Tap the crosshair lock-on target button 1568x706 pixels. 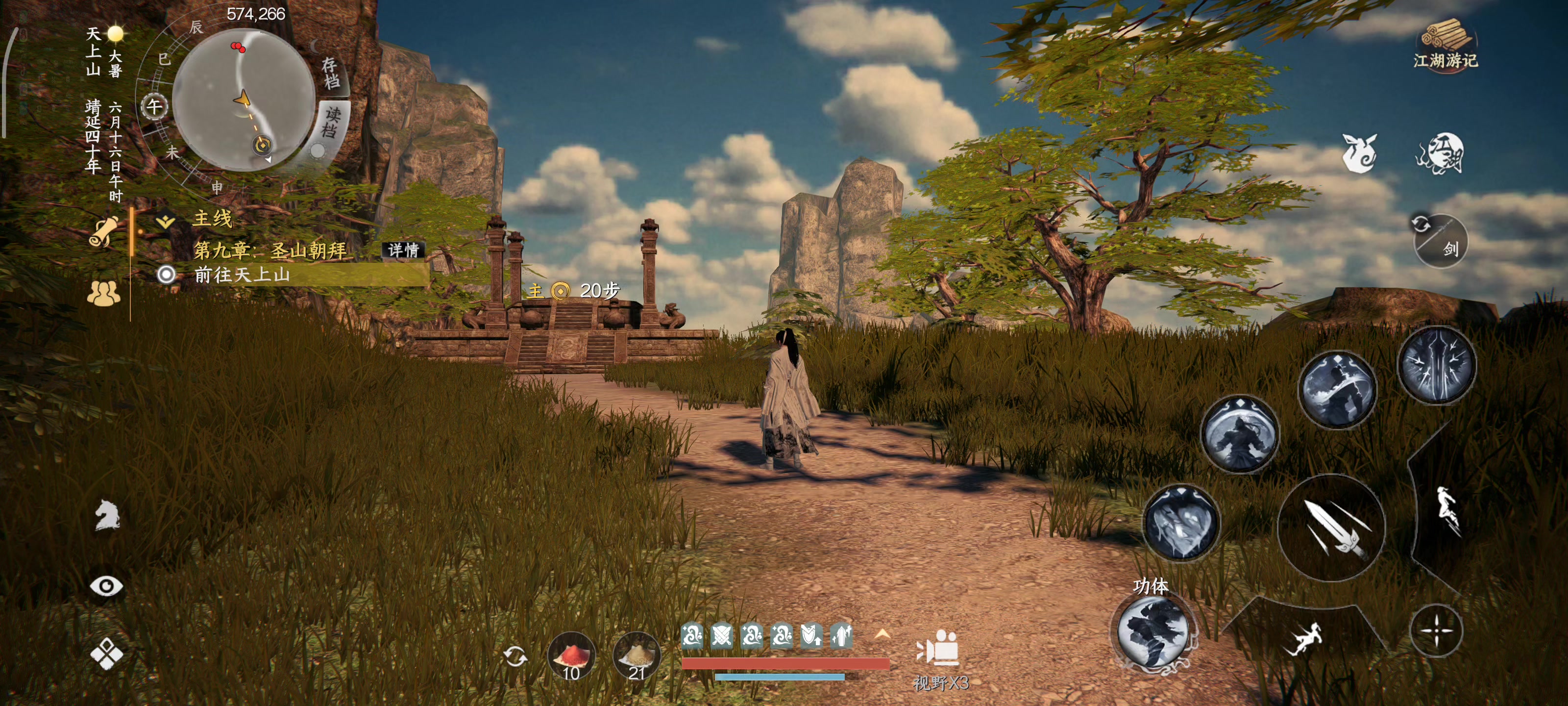coord(1436,630)
